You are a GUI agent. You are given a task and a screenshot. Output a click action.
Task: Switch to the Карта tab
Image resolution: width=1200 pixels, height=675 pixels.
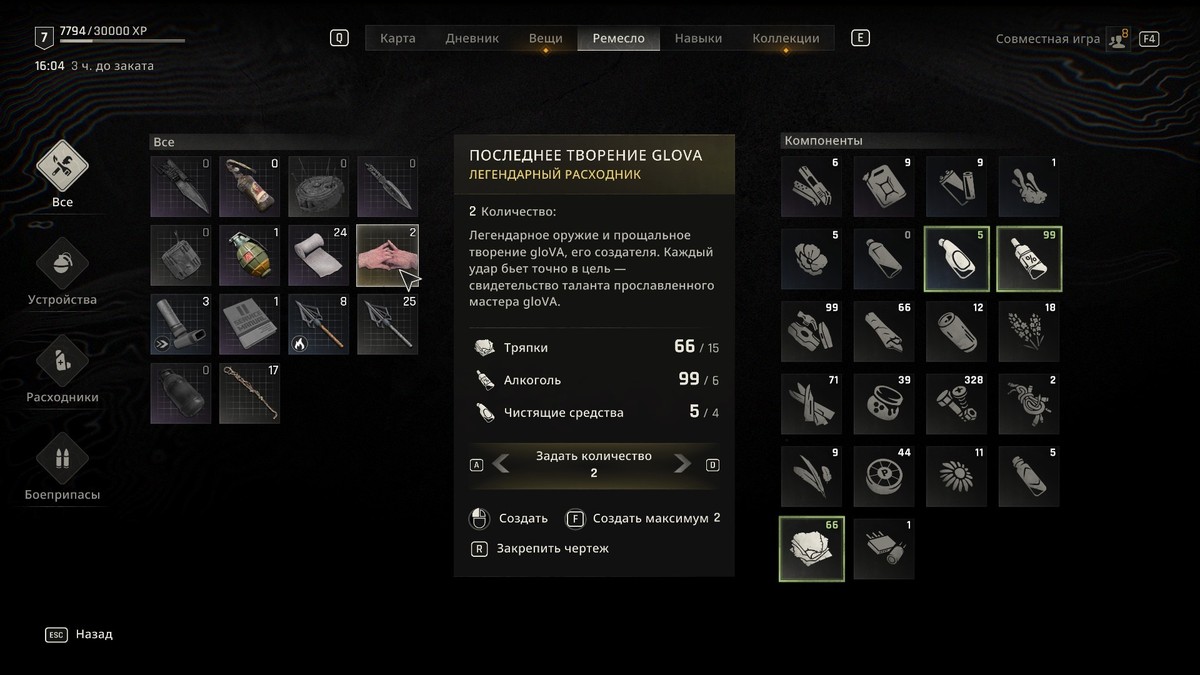(x=398, y=39)
